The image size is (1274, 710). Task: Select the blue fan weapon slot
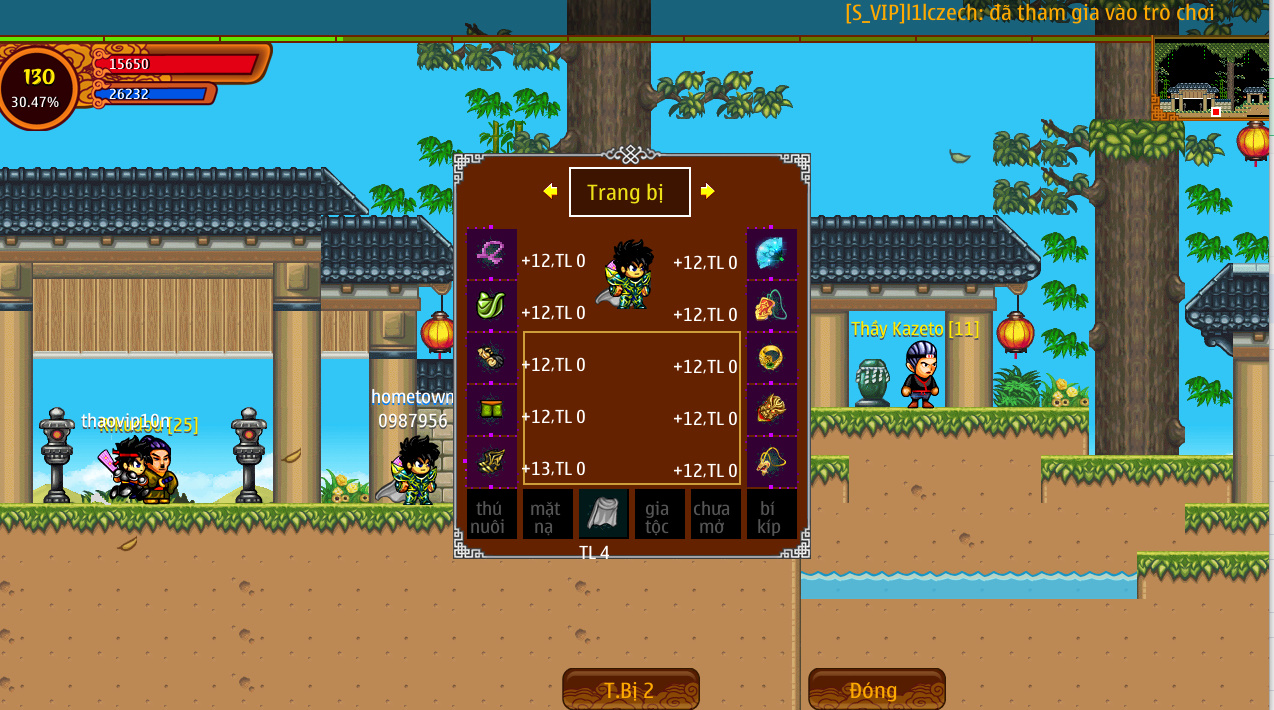tap(772, 254)
